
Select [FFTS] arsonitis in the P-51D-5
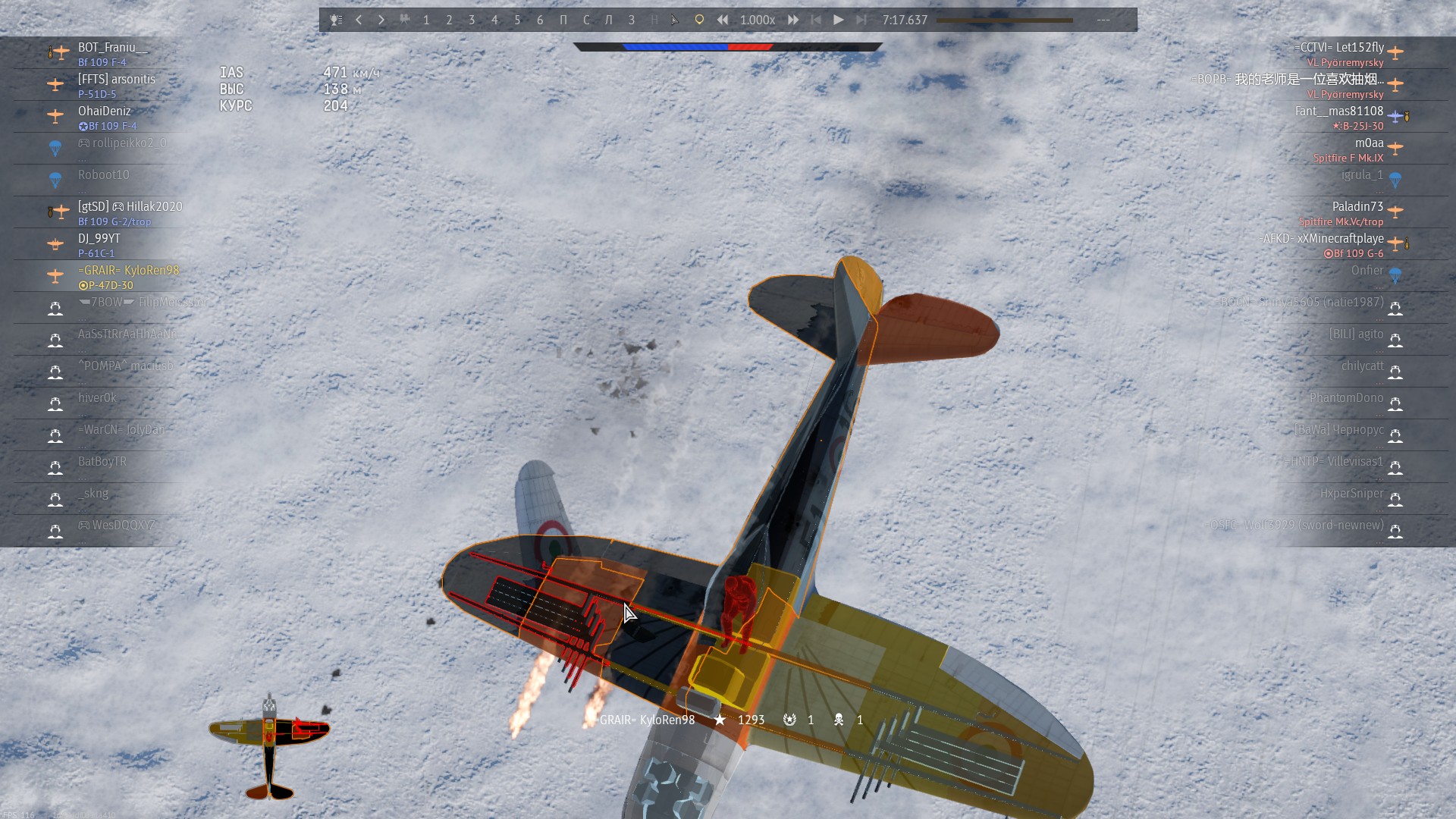(x=116, y=85)
